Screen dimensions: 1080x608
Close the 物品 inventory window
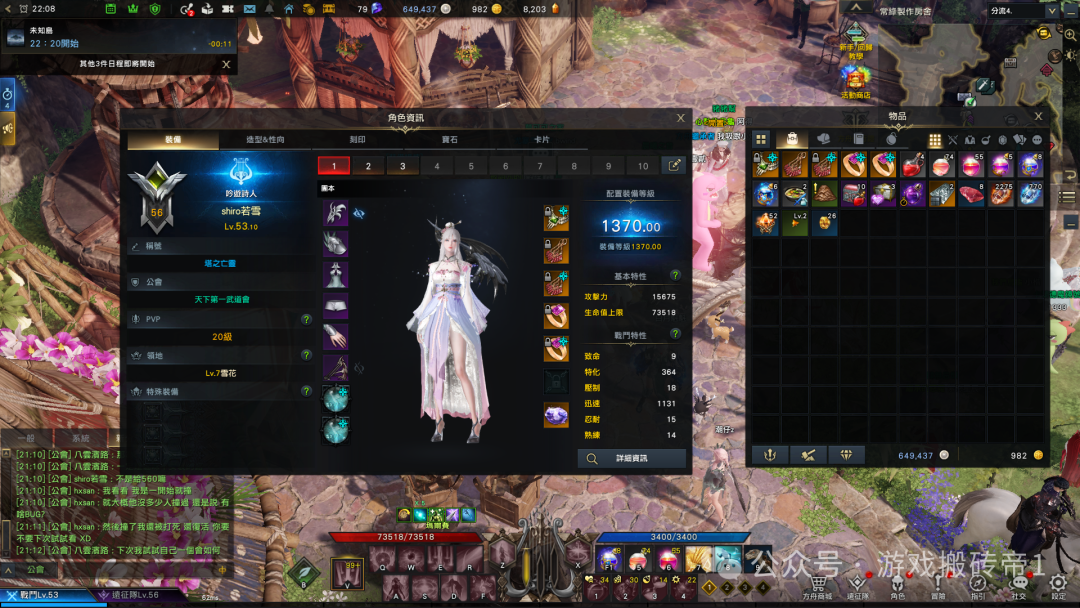point(1039,117)
